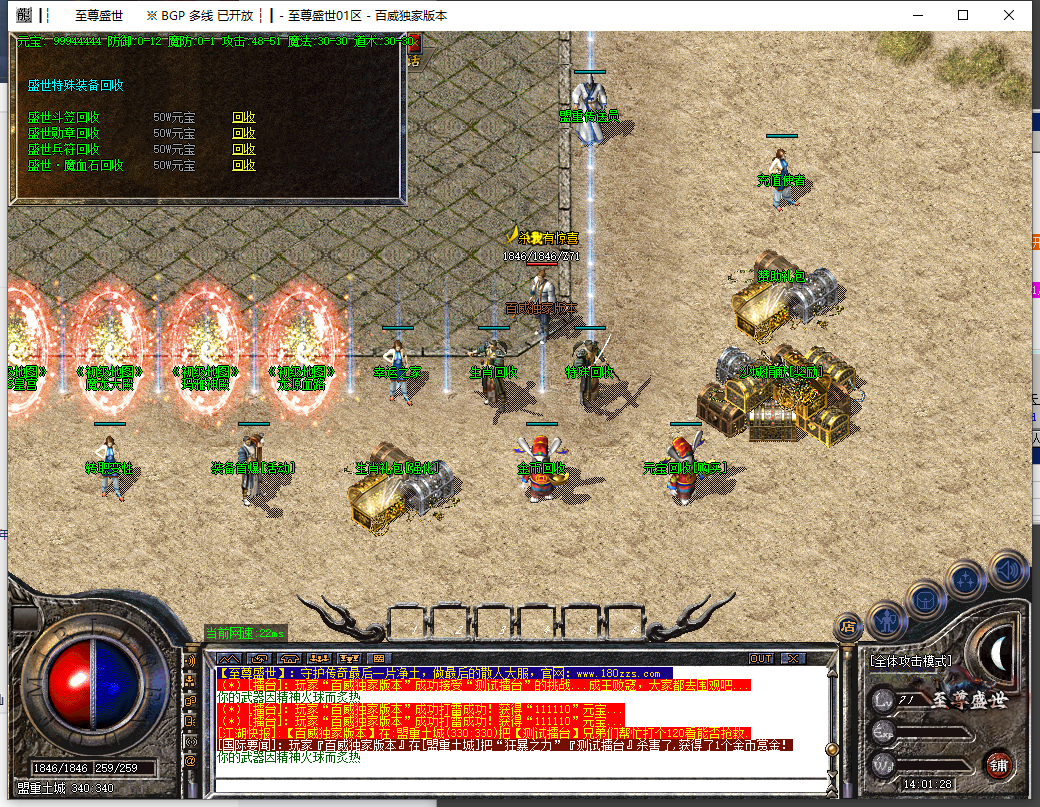The width and height of the screenshot is (1040, 807).
Task: Choose 回收 for the 盛世兵符 row
Action: coord(244,149)
